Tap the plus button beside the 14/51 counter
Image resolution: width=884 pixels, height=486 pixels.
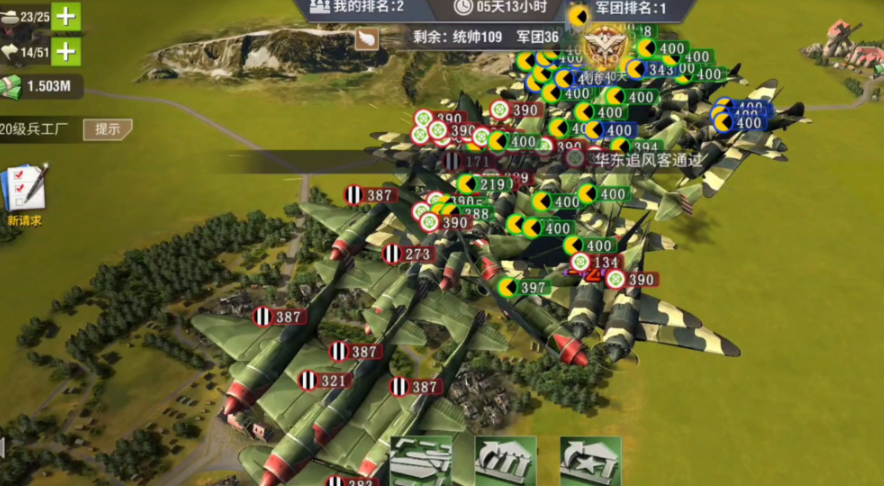tap(66, 51)
